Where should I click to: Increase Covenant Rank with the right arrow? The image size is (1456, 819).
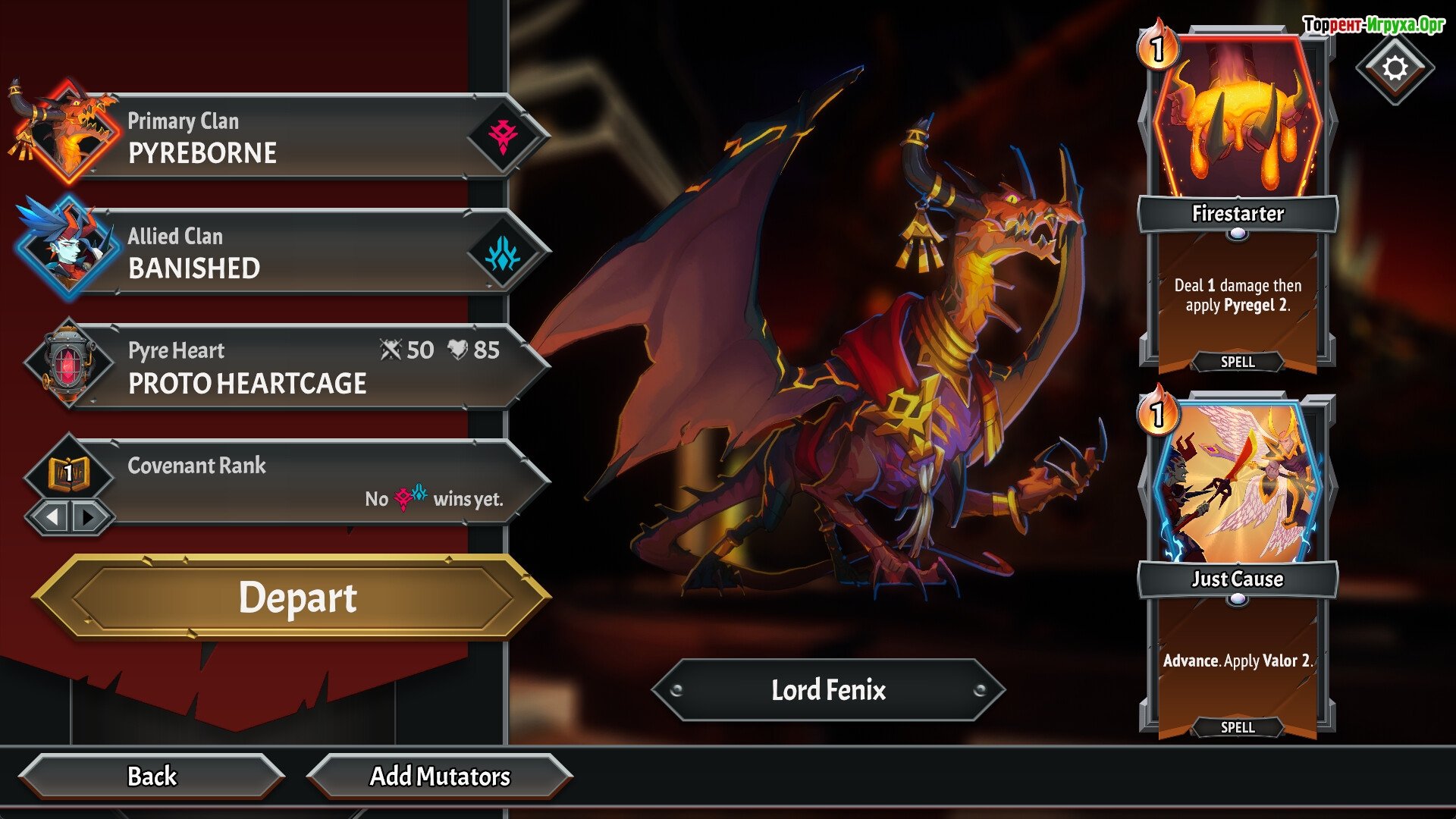(89, 517)
